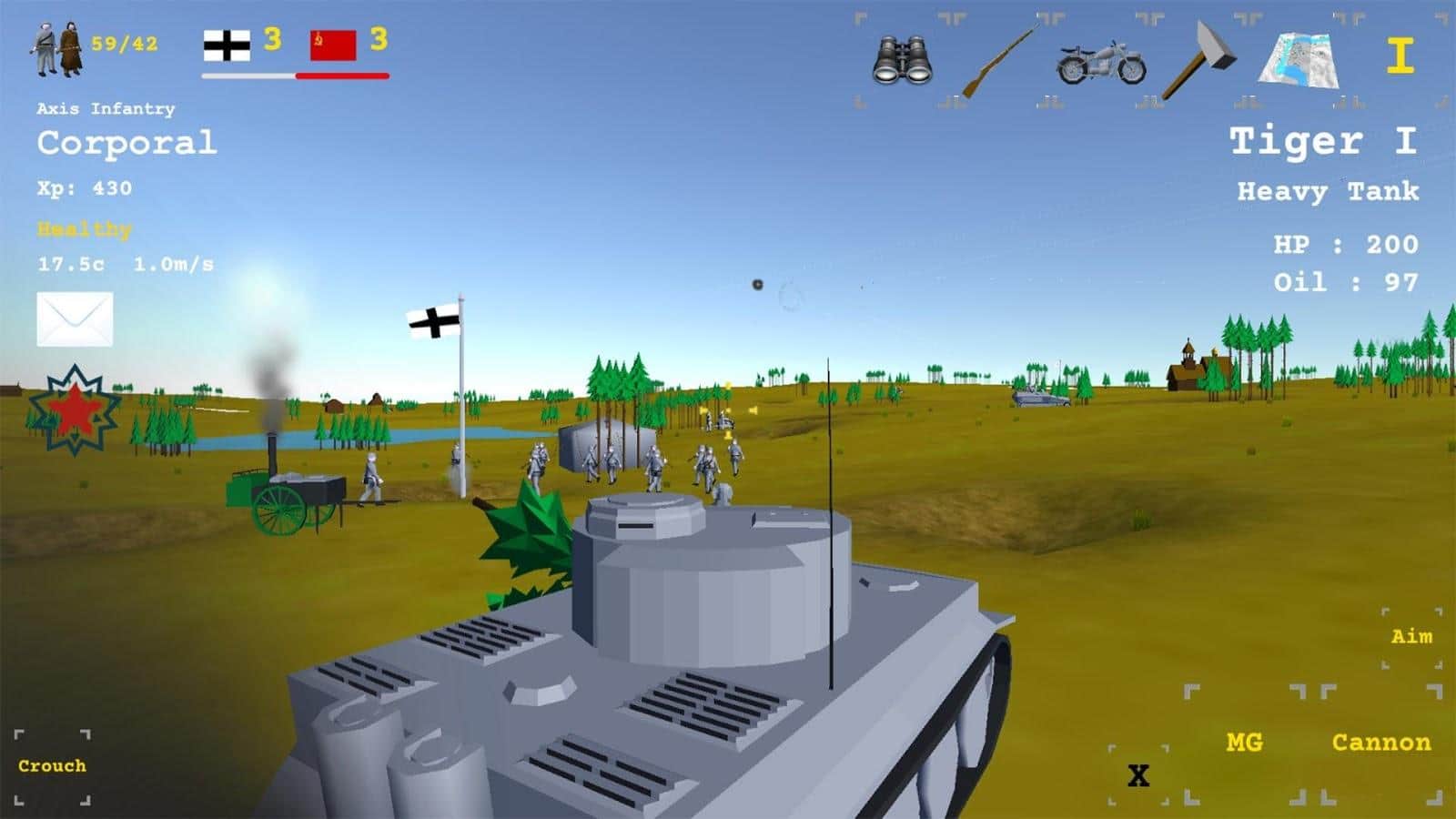Click the Heavy Tank label
Screen dimensions: 1456x819
click(1328, 192)
